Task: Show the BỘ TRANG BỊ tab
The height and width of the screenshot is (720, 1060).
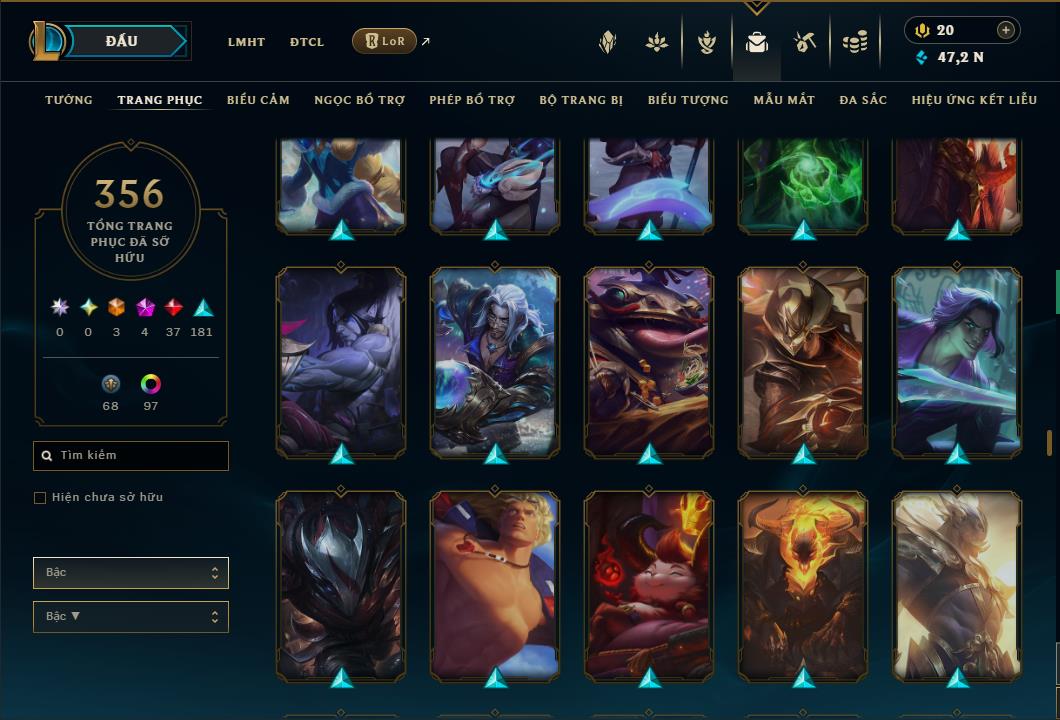Action: coord(581,100)
